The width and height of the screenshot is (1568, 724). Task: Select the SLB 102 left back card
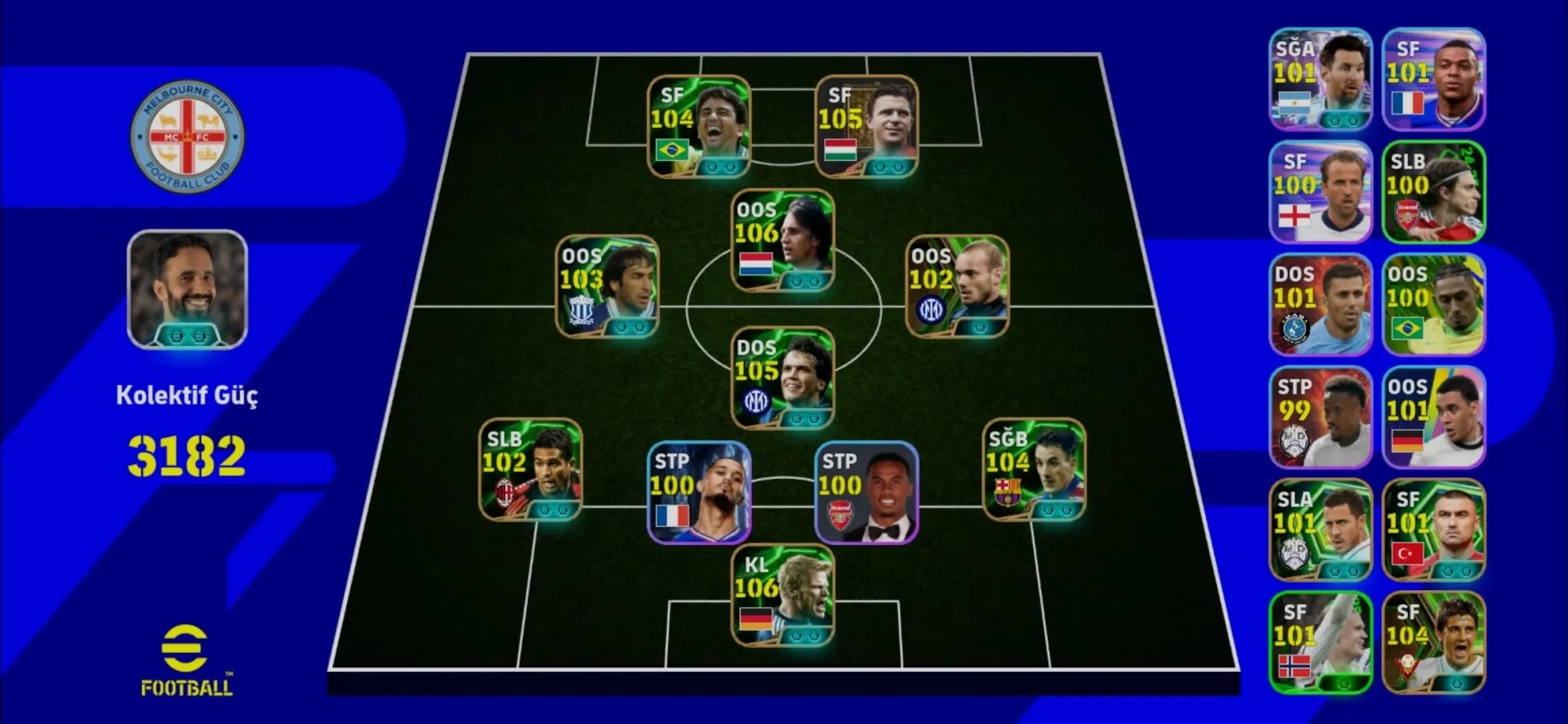(530, 470)
